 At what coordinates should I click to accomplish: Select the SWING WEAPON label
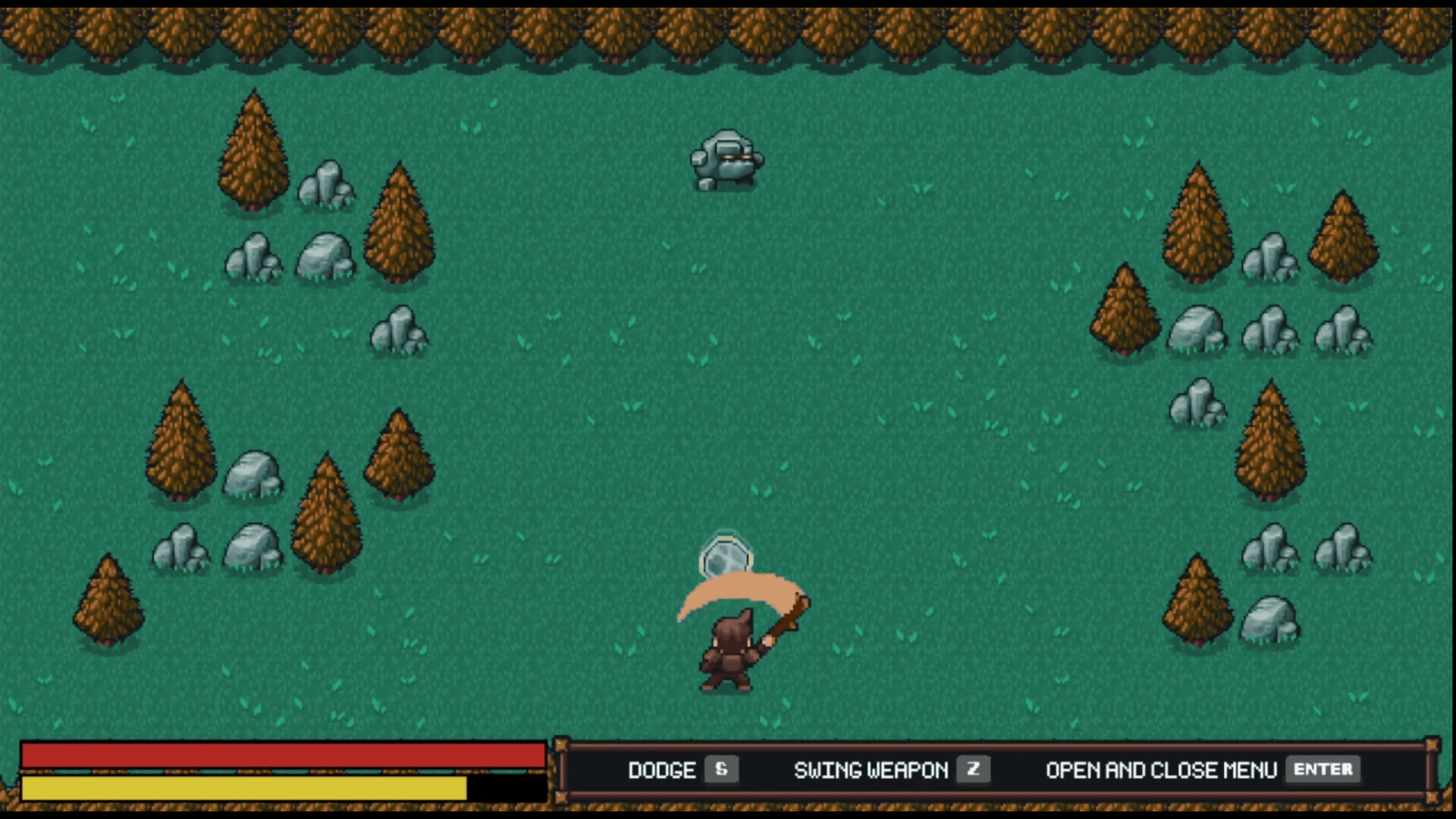click(x=871, y=770)
